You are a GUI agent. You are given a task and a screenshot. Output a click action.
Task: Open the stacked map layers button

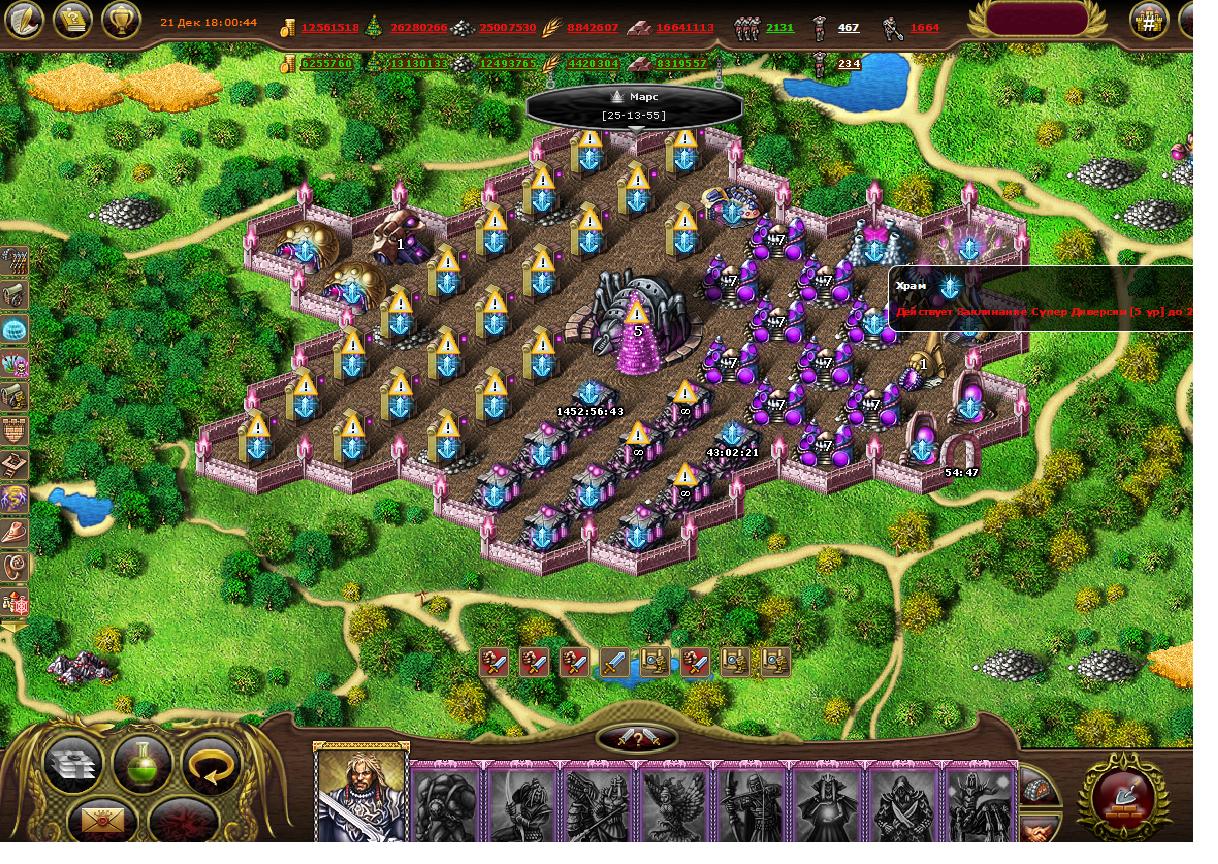pos(73,764)
